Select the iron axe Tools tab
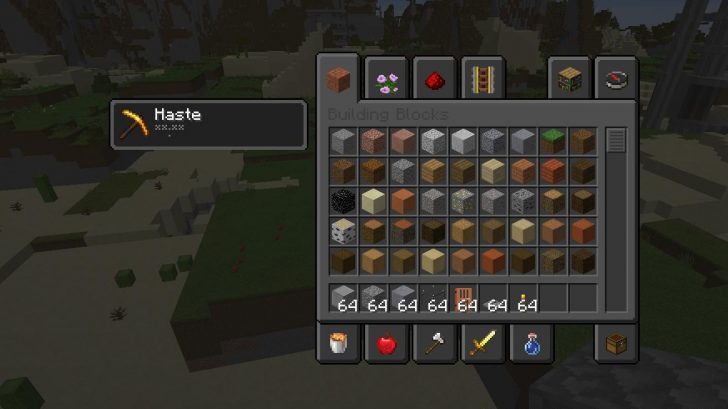This screenshot has width=728, height=409. pyautogui.click(x=435, y=345)
